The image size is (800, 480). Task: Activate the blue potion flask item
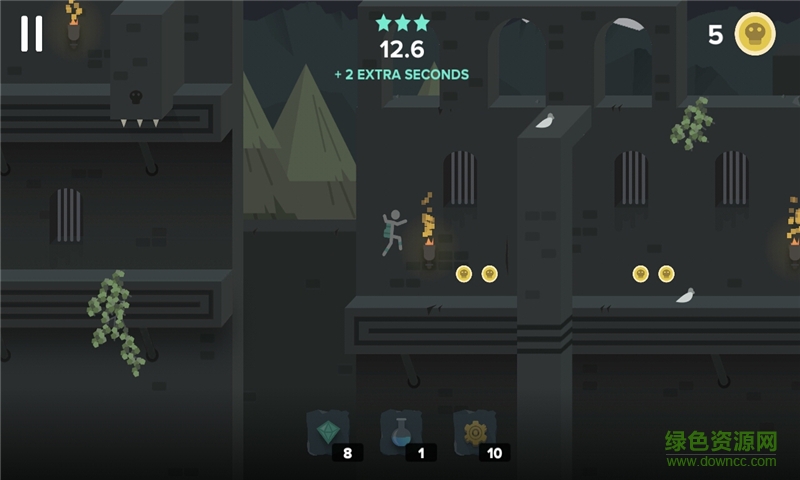[400, 431]
